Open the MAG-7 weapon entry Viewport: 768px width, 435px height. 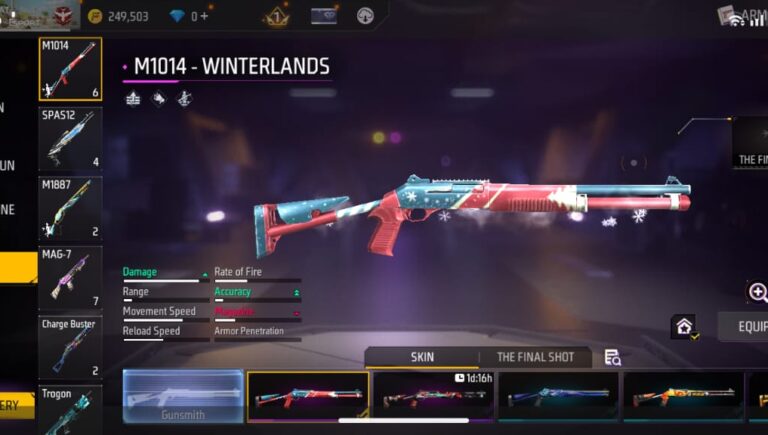[70, 277]
